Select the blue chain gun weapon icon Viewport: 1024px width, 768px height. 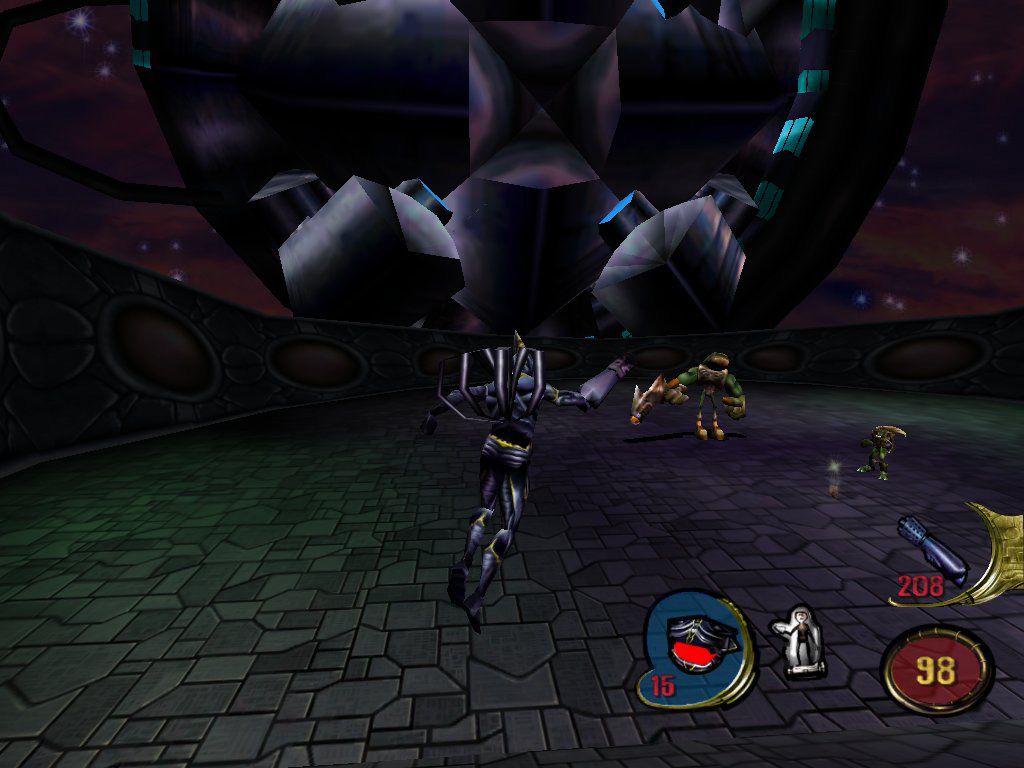pos(932,549)
